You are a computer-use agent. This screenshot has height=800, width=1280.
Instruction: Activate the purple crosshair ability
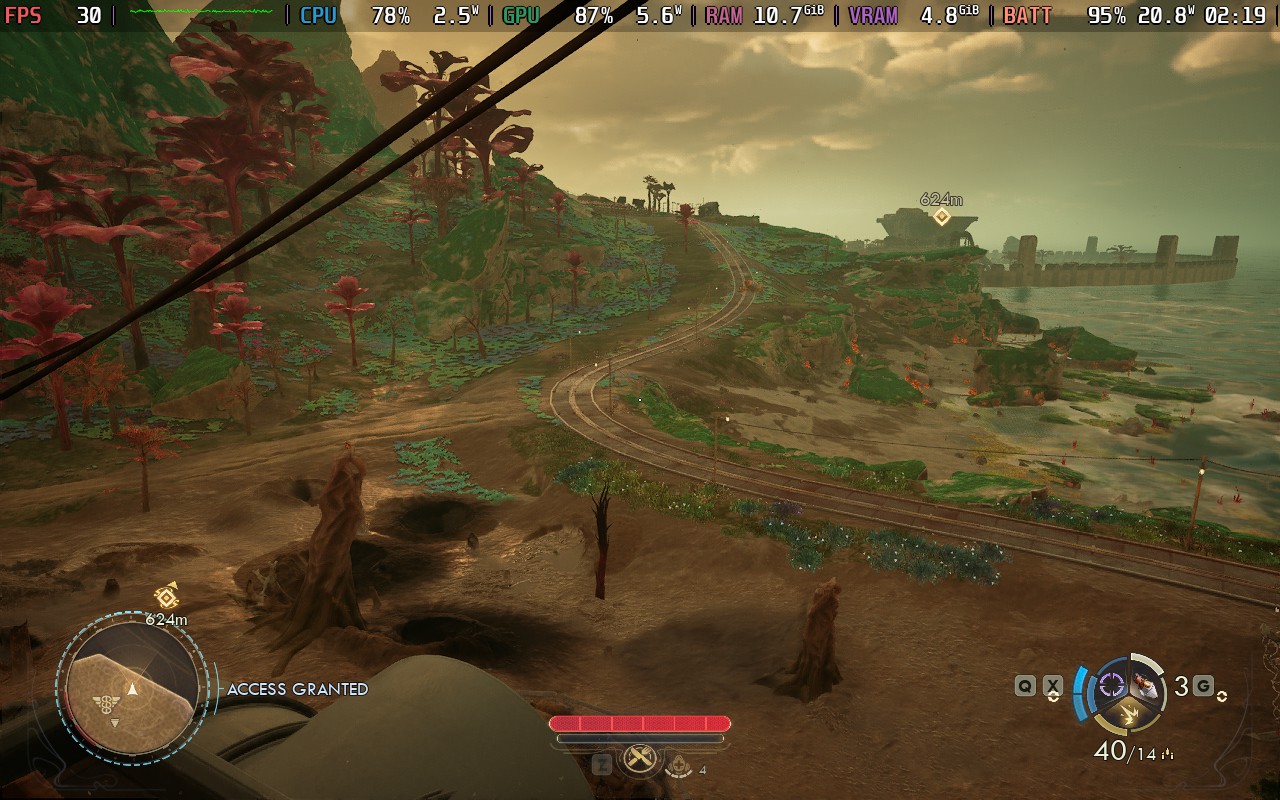[1111, 685]
